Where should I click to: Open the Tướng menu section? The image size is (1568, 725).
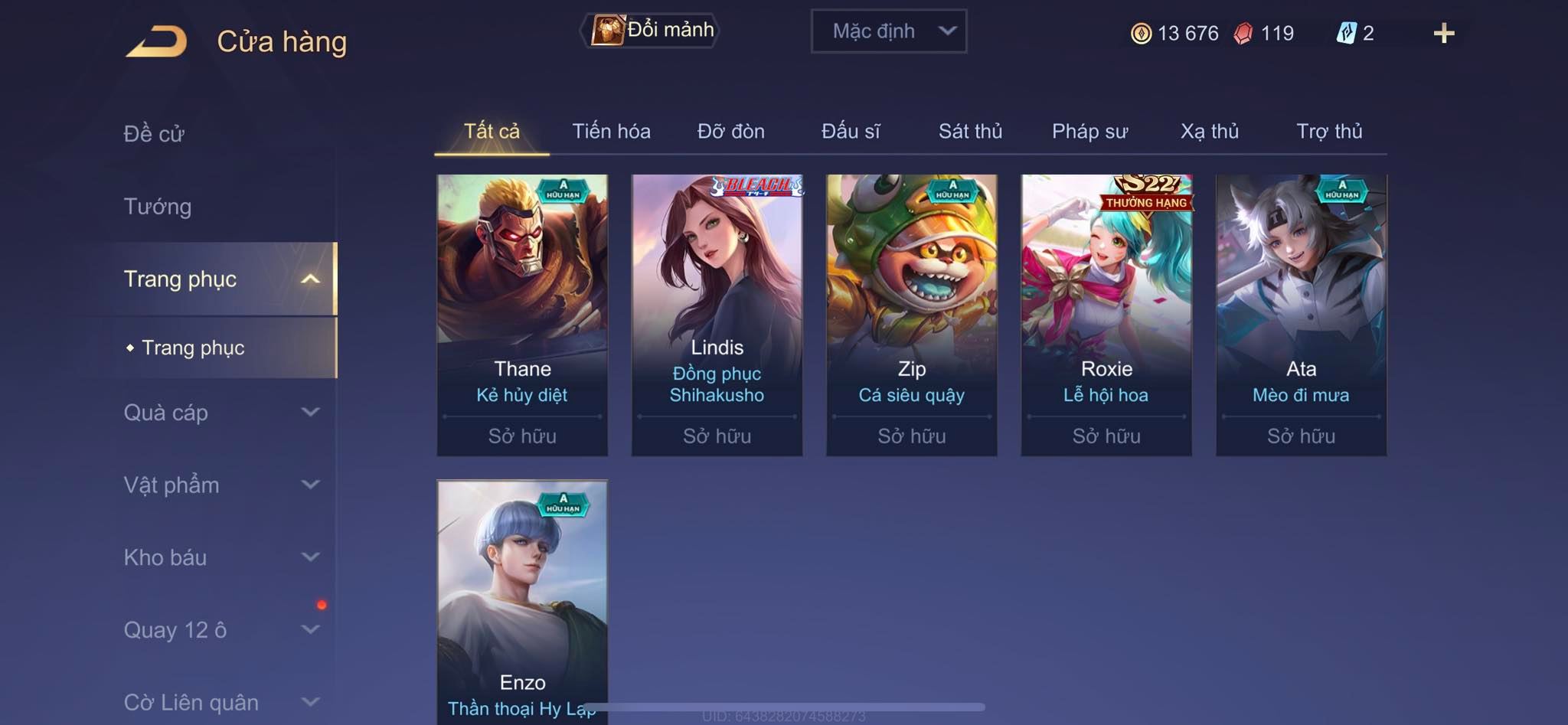tap(158, 206)
